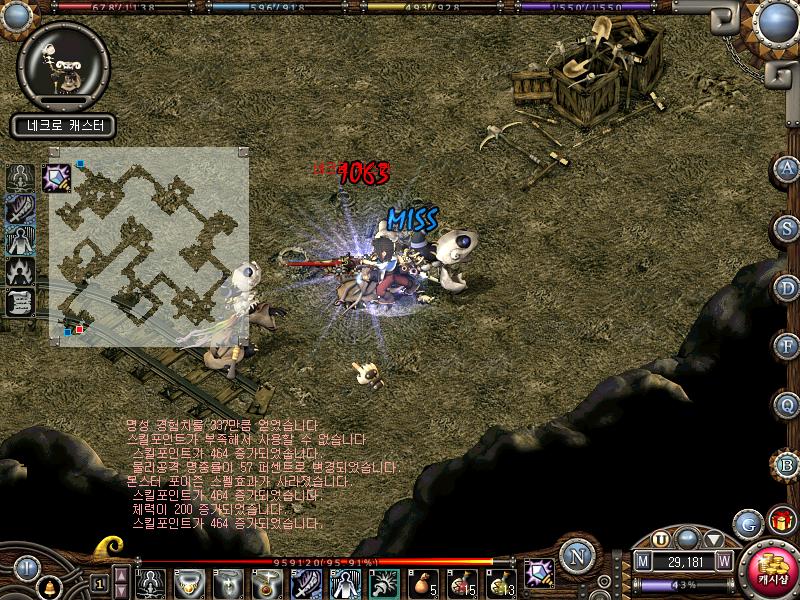Image resolution: width=800 pixels, height=600 pixels.
Task: Click the round N compass button
Action: click(x=576, y=557)
